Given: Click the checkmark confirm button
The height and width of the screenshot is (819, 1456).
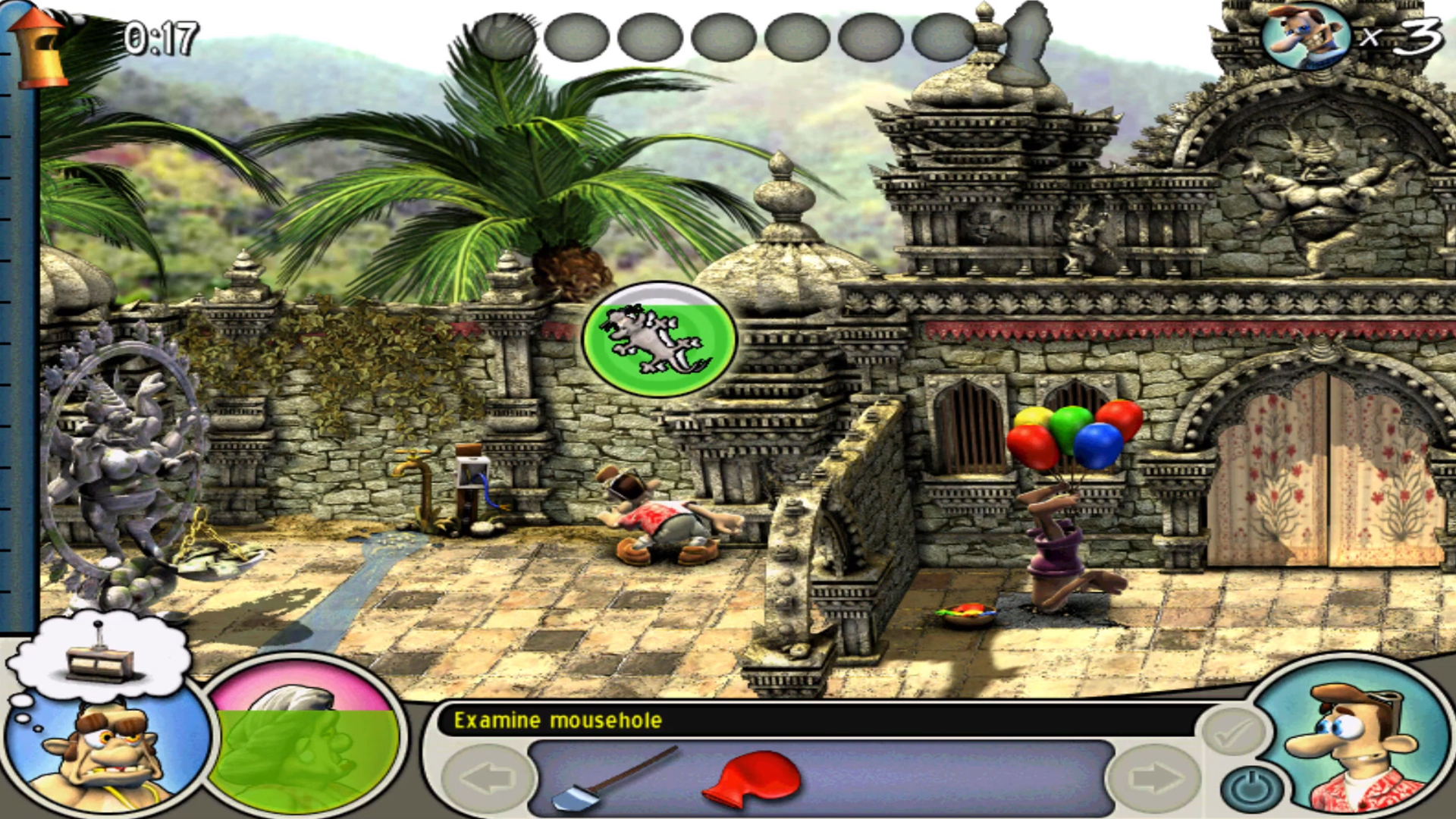Looking at the screenshot, I should [x=1234, y=733].
